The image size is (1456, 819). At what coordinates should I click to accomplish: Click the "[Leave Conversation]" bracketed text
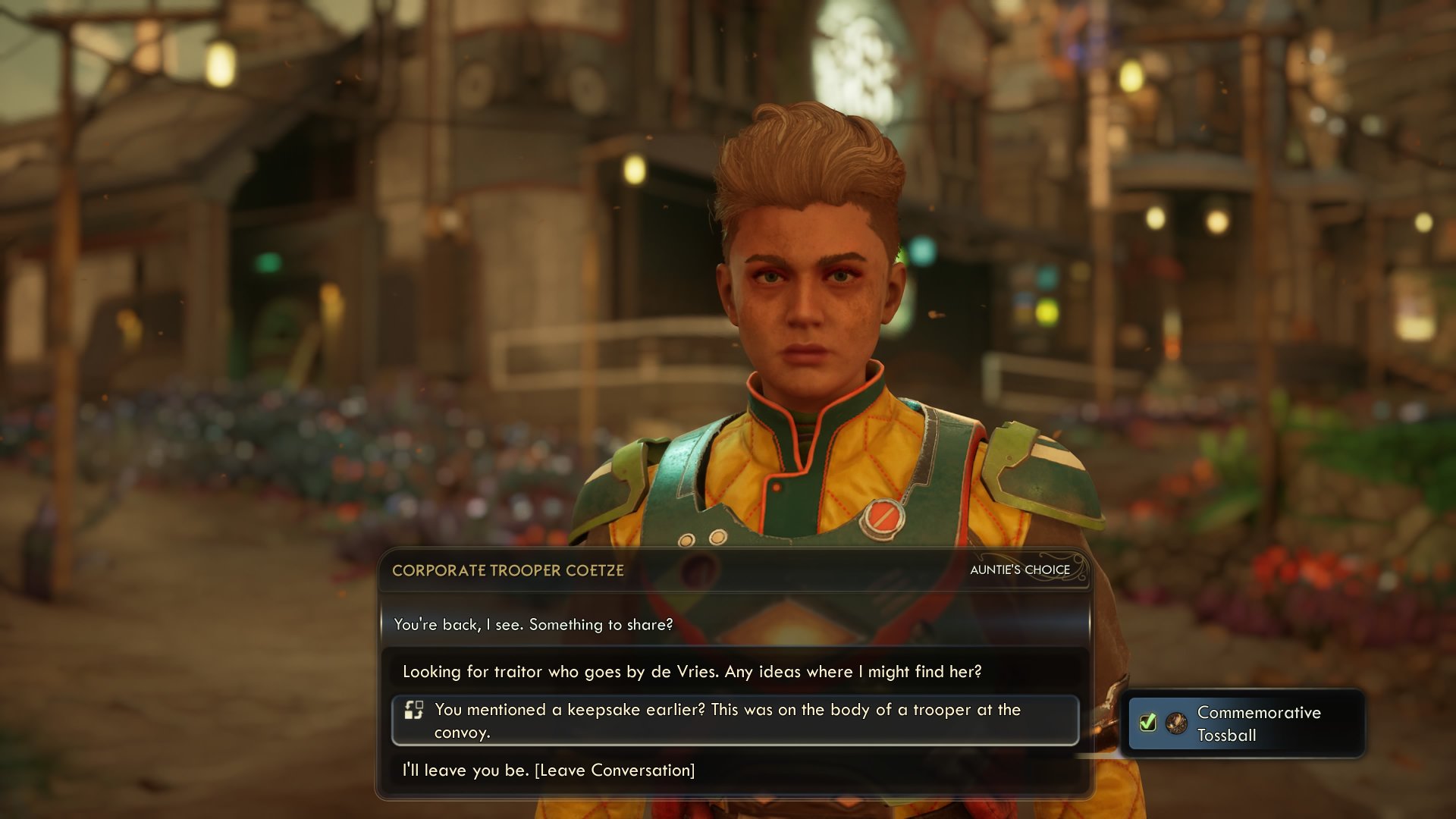pyautogui.click(x=616, y=770)
